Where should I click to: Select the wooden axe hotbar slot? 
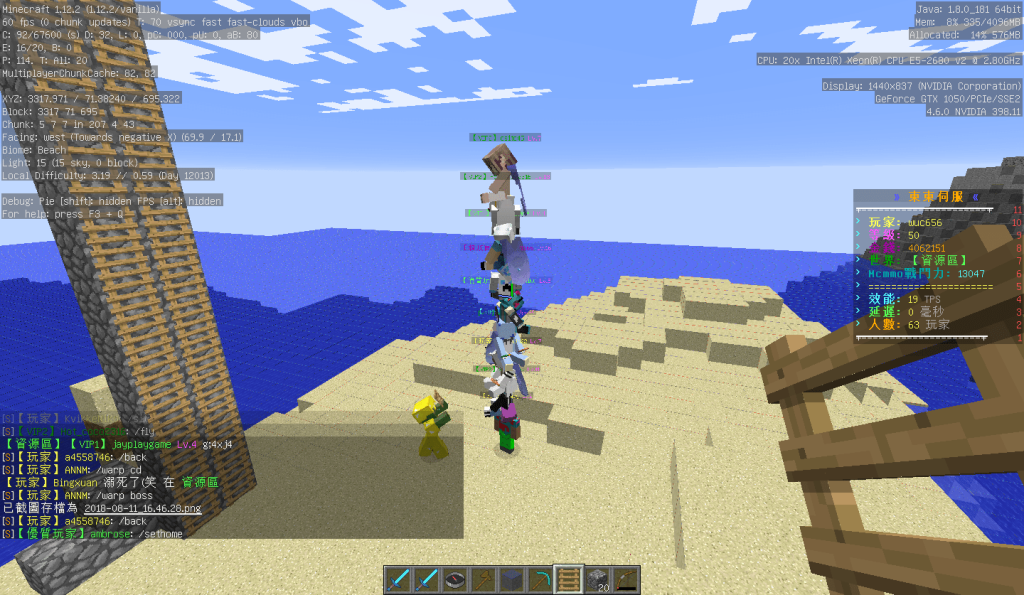(x=484, y=579)
